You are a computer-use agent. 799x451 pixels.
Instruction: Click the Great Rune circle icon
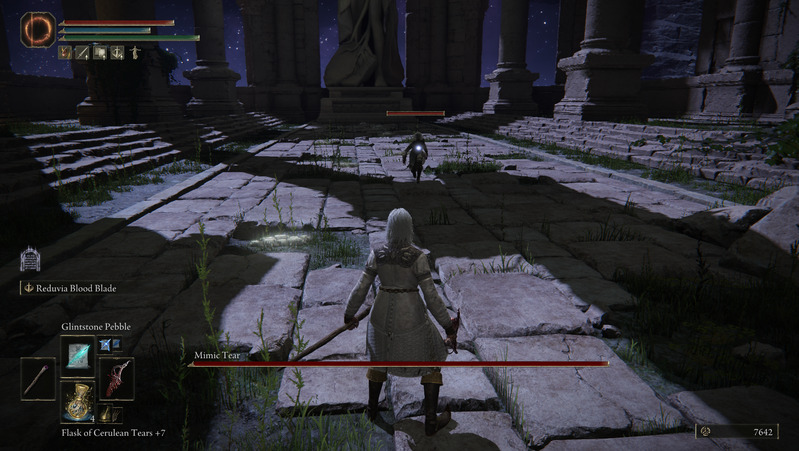click(39, 29)
